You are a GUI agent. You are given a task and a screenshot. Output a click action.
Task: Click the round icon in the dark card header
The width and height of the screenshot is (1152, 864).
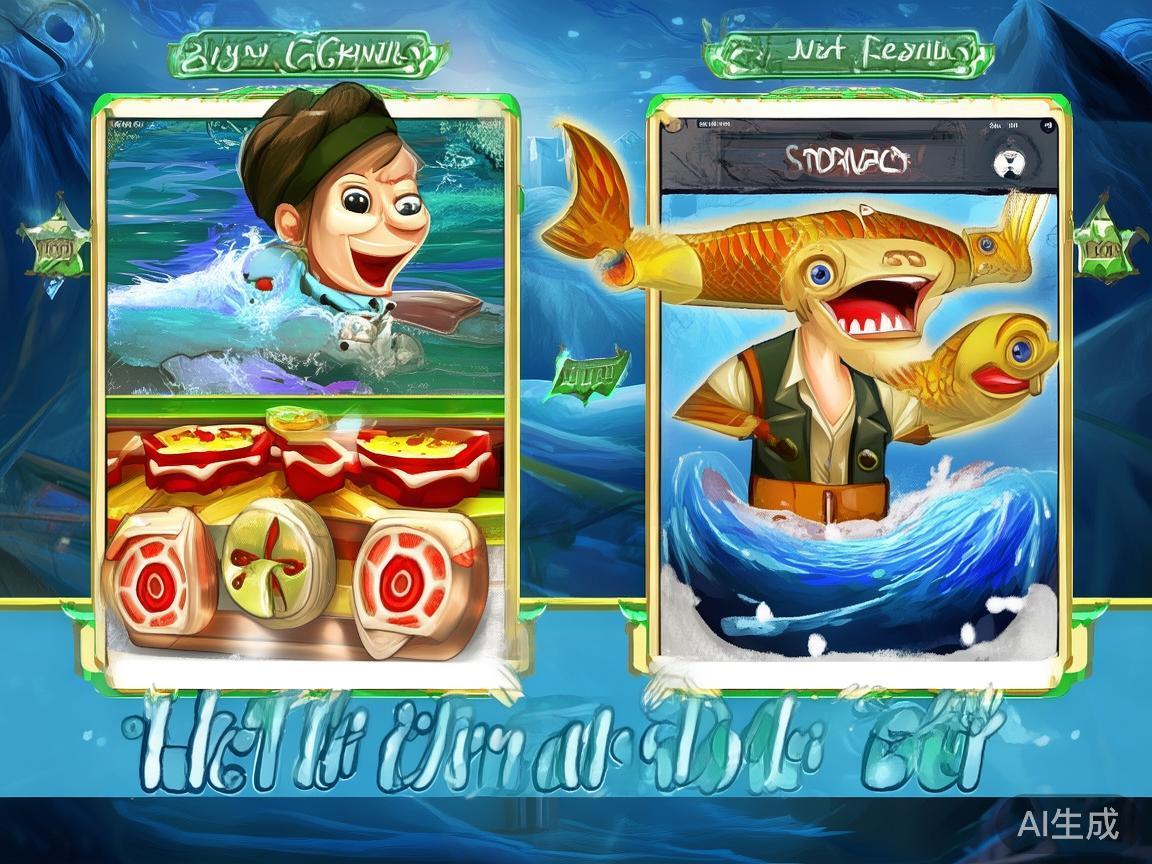1012,163
